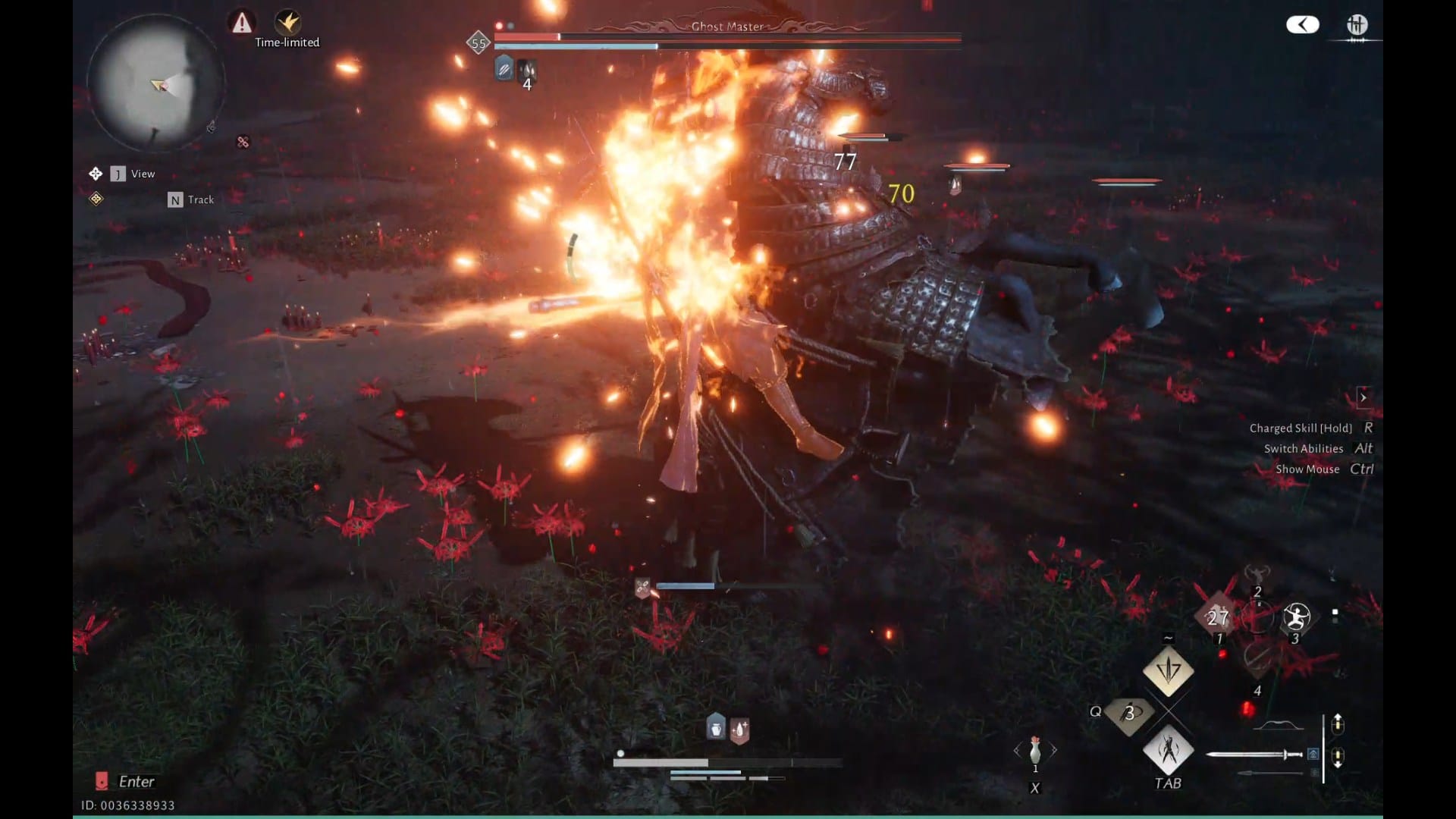Click the white back-arrow pill button

[x=1302, y=25]
